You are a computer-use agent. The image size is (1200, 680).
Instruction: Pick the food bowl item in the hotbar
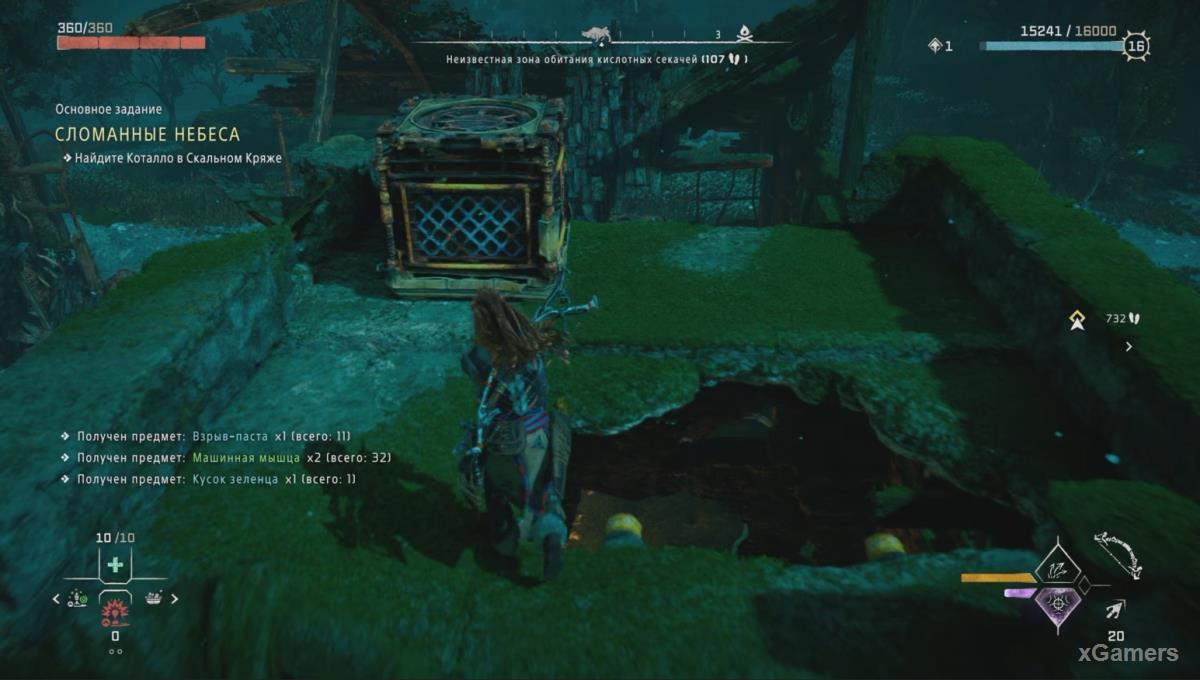pos(154,599)
